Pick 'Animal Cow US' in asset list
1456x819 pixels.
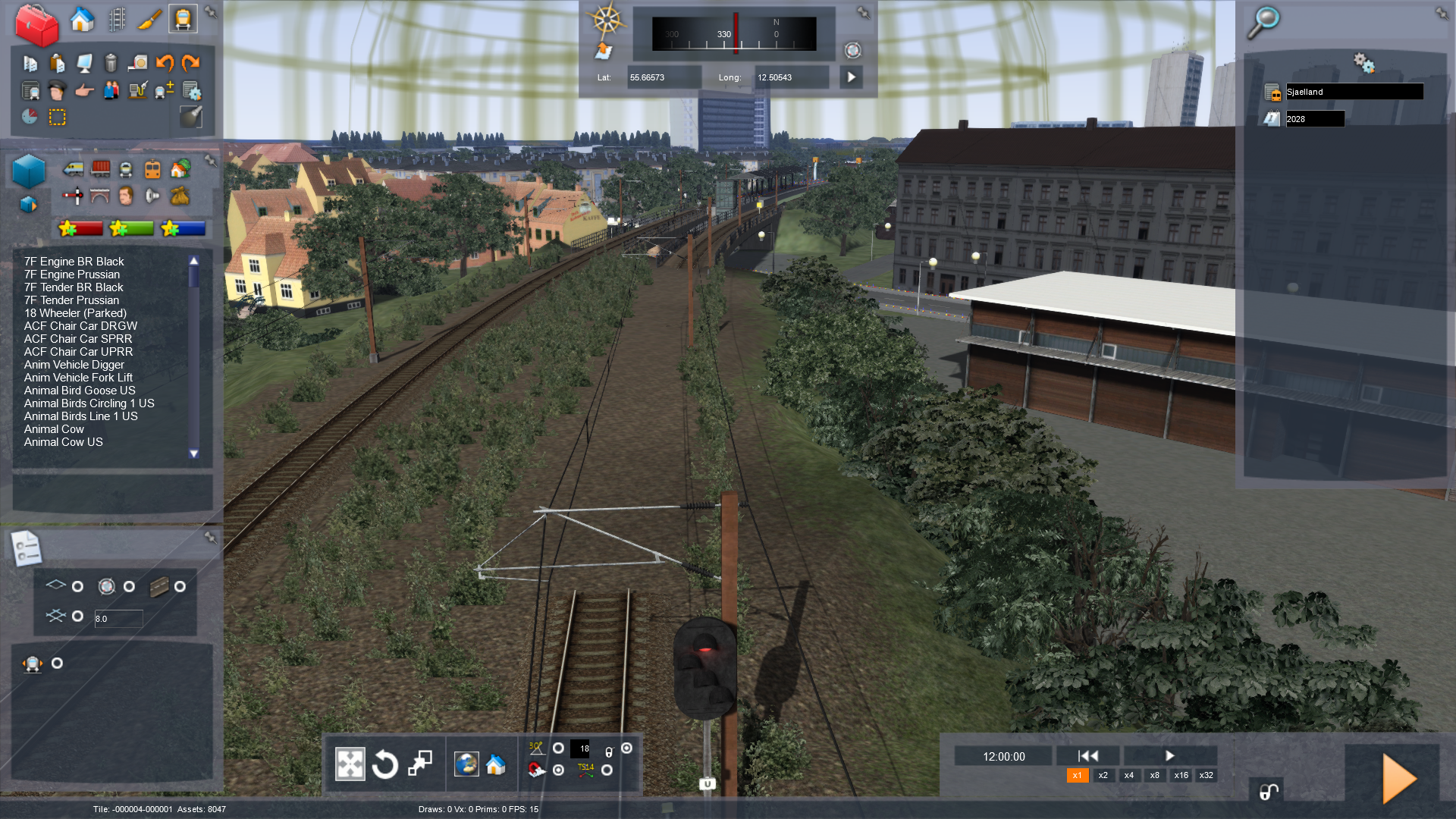click(63, 442)
